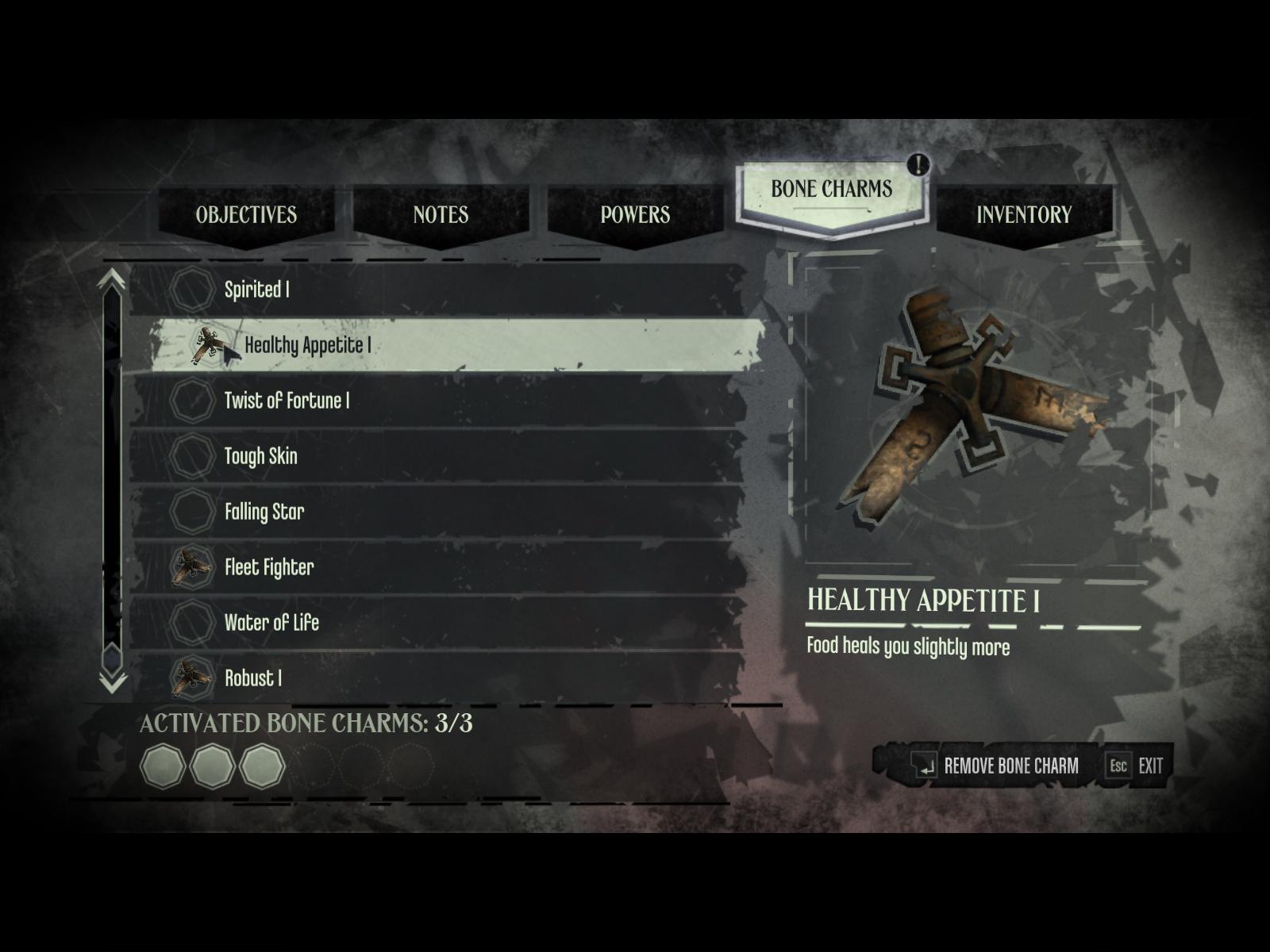Image resolution: width=1270 pixels, height=952 pixels.
Task: Select the Tough Skin bone charm
Action: tap(437, 456)
